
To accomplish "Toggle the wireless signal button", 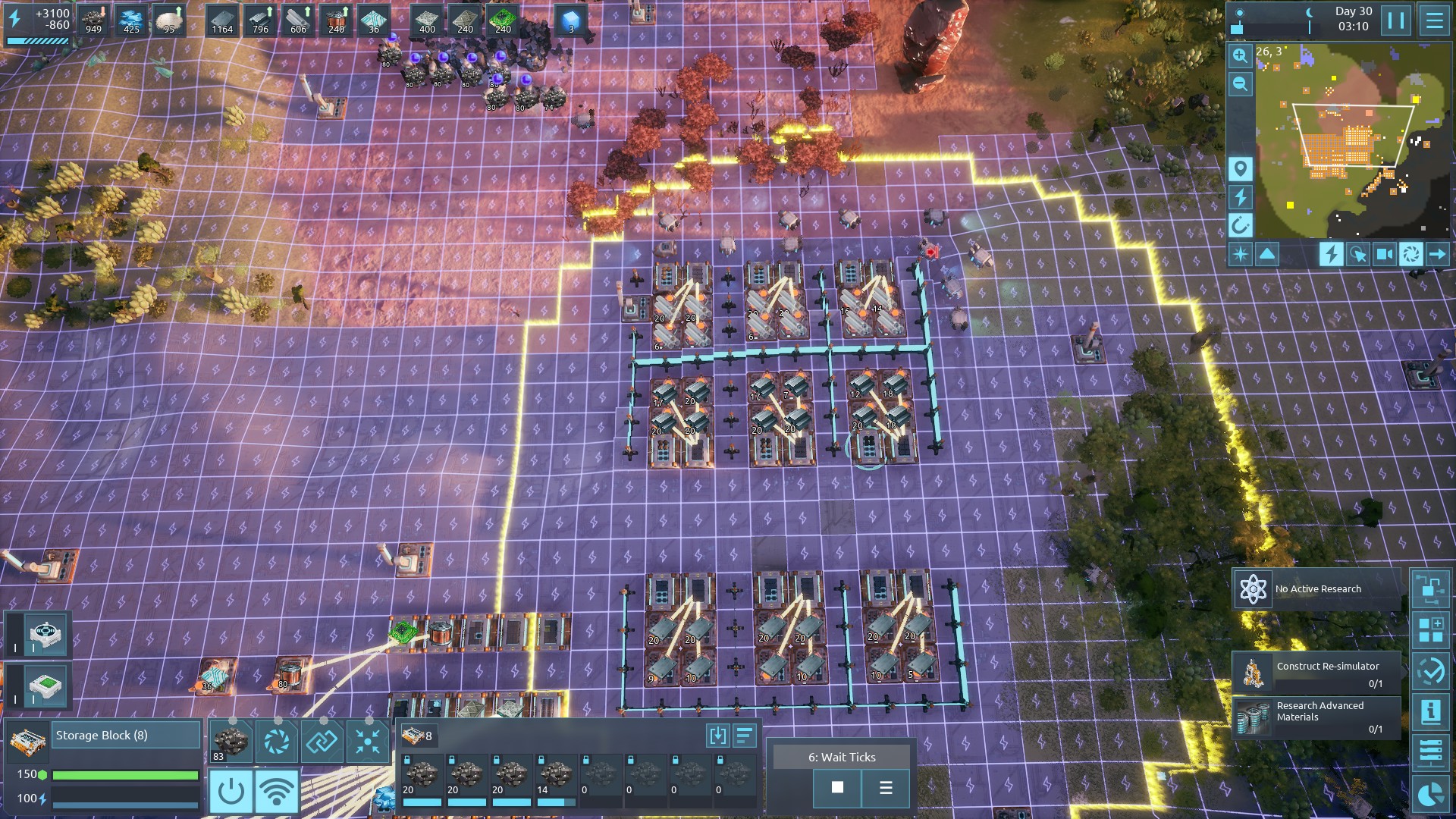I will 277,791.
